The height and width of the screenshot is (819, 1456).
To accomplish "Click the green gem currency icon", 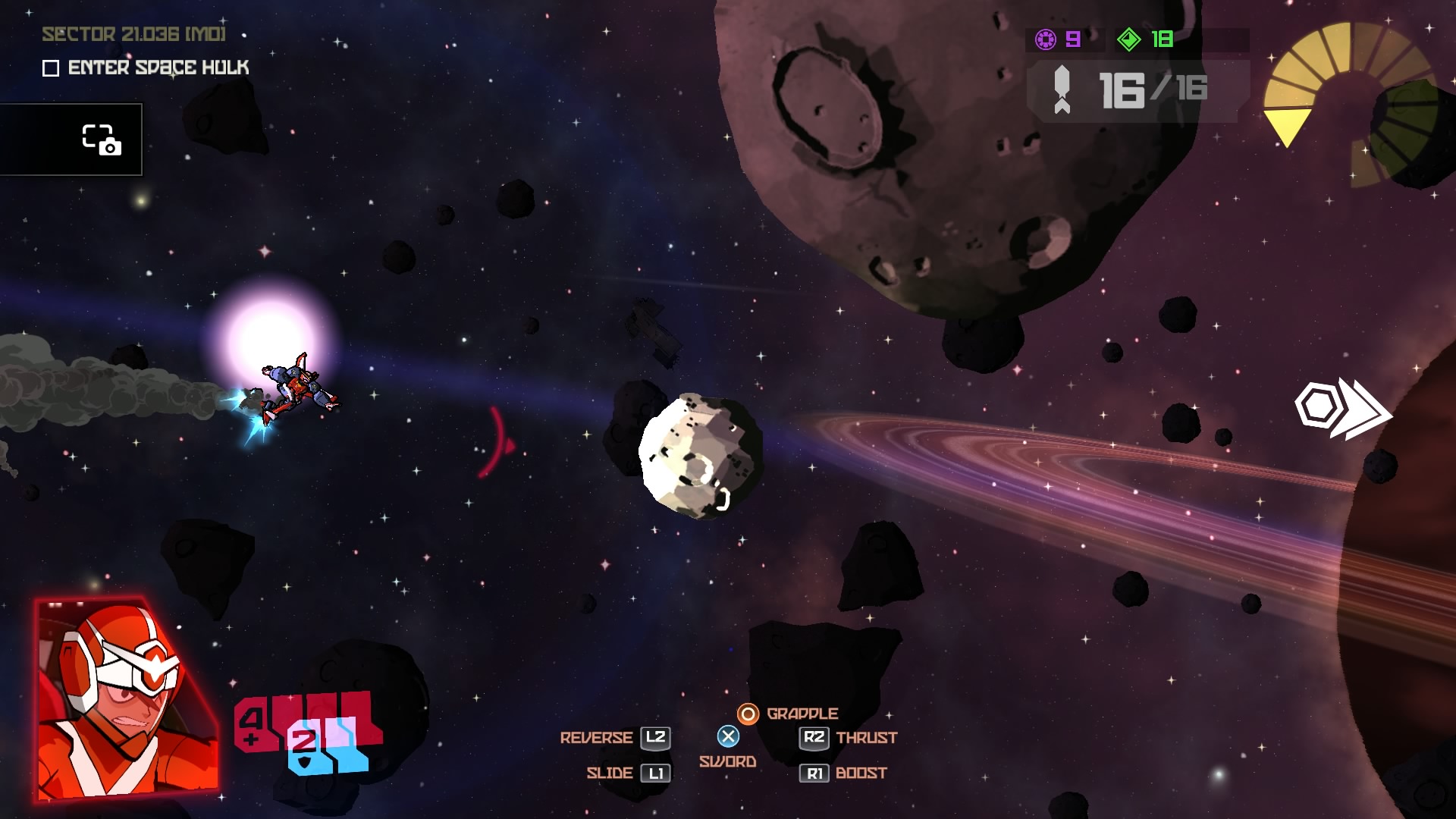I will coord(1128,39).
